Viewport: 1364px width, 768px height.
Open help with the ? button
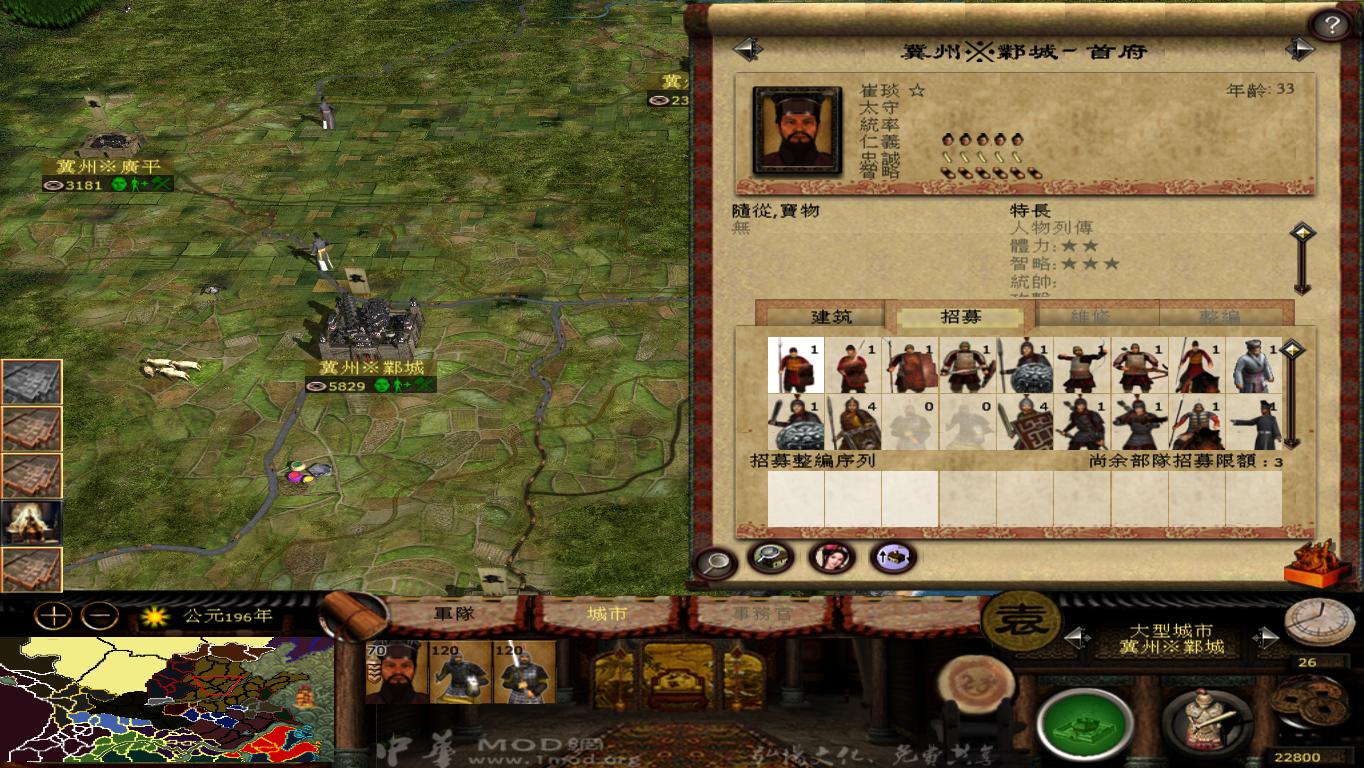click(x=1331, y=22)
